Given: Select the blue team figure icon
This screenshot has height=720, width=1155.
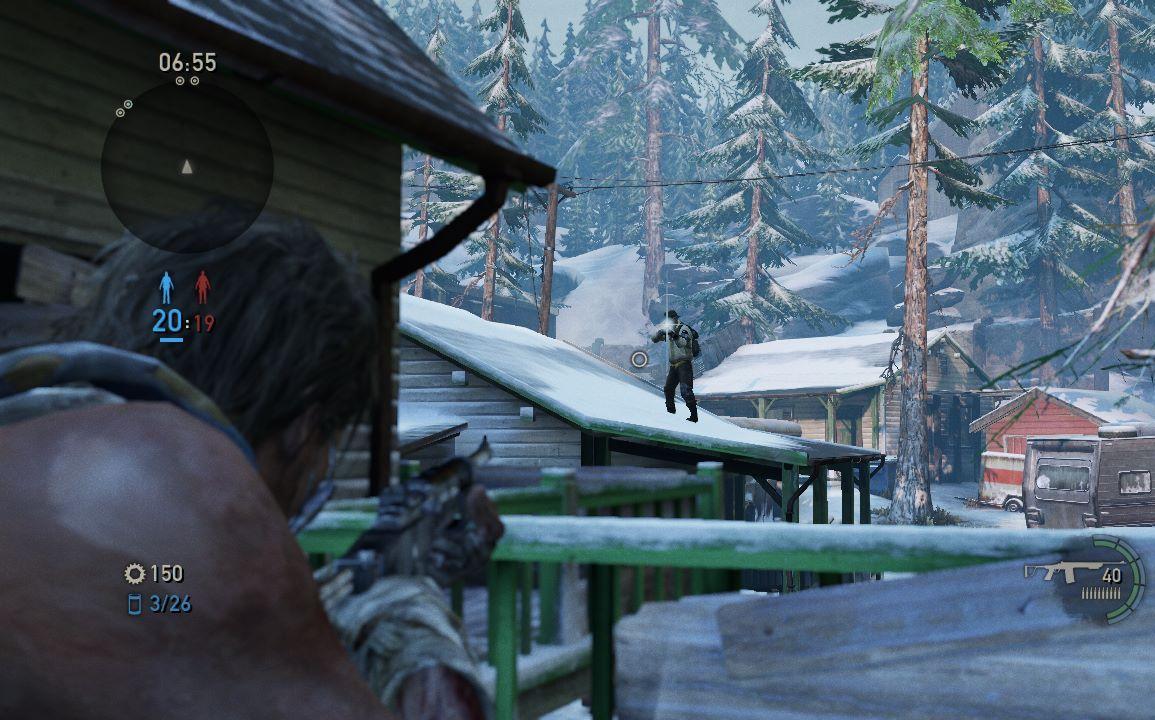Looking at the screenshot, I should tap(167, 288).
